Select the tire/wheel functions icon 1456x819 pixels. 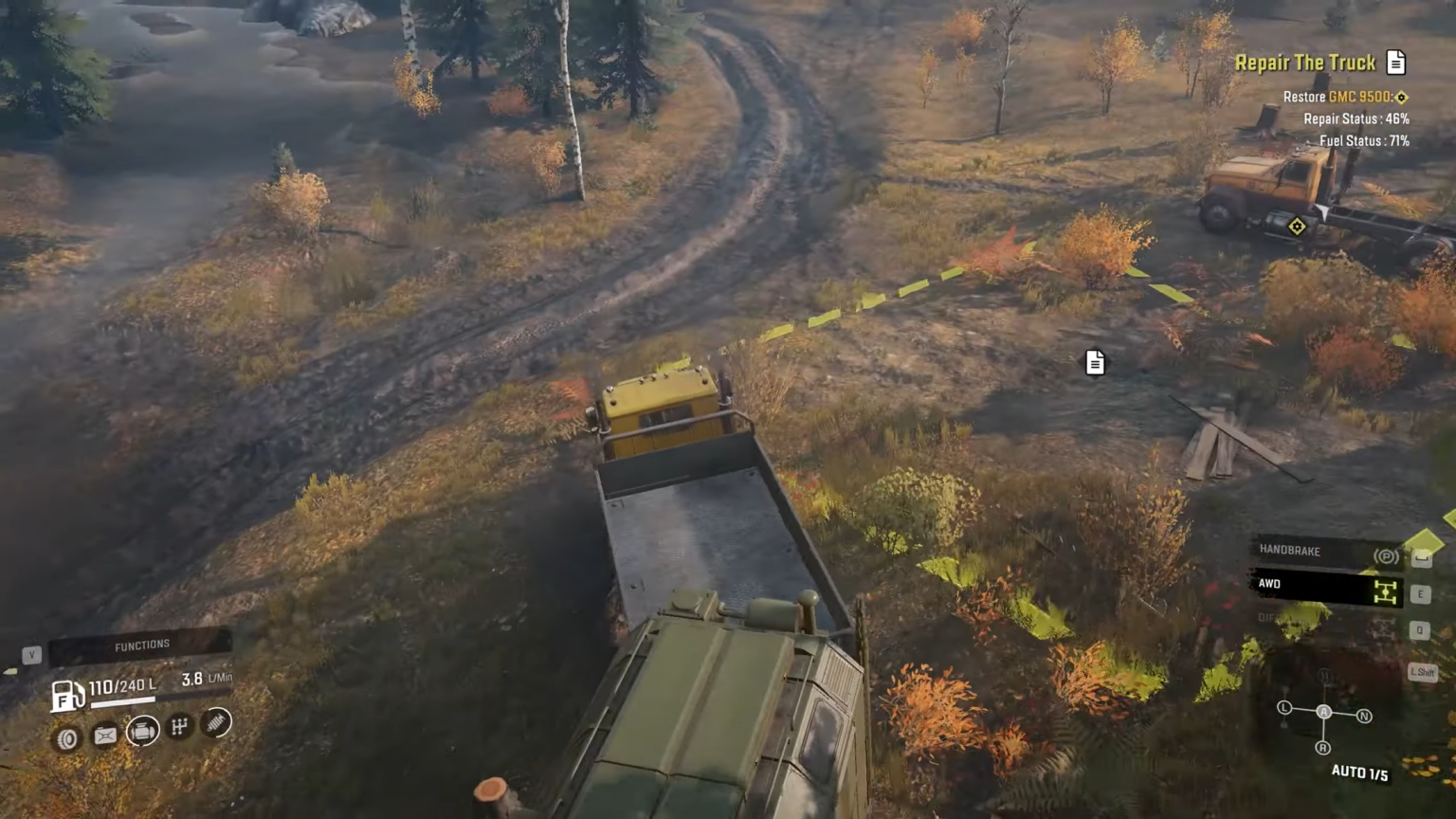(x=66, y=737)
